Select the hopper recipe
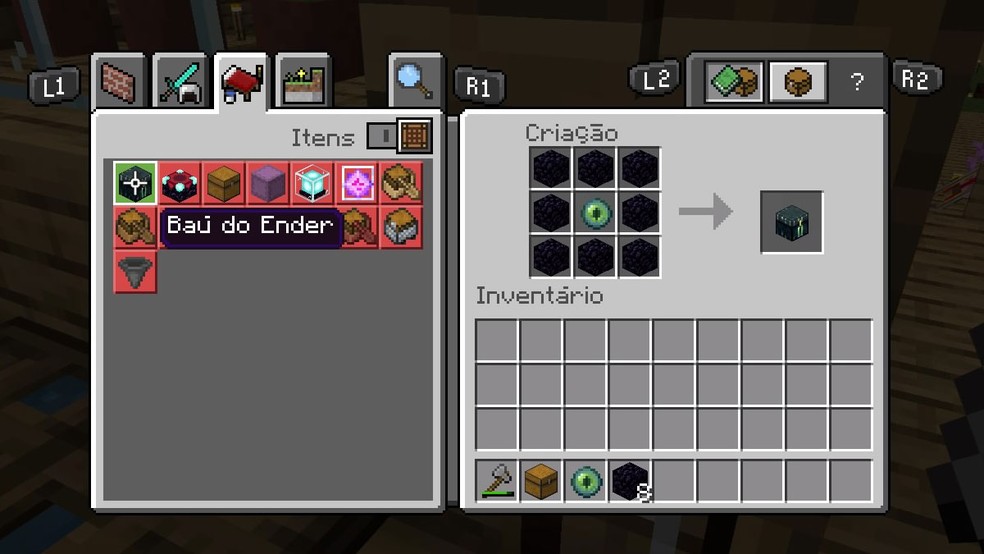The image size is (984, 554). pyautogui.click(x=133, y=271)
